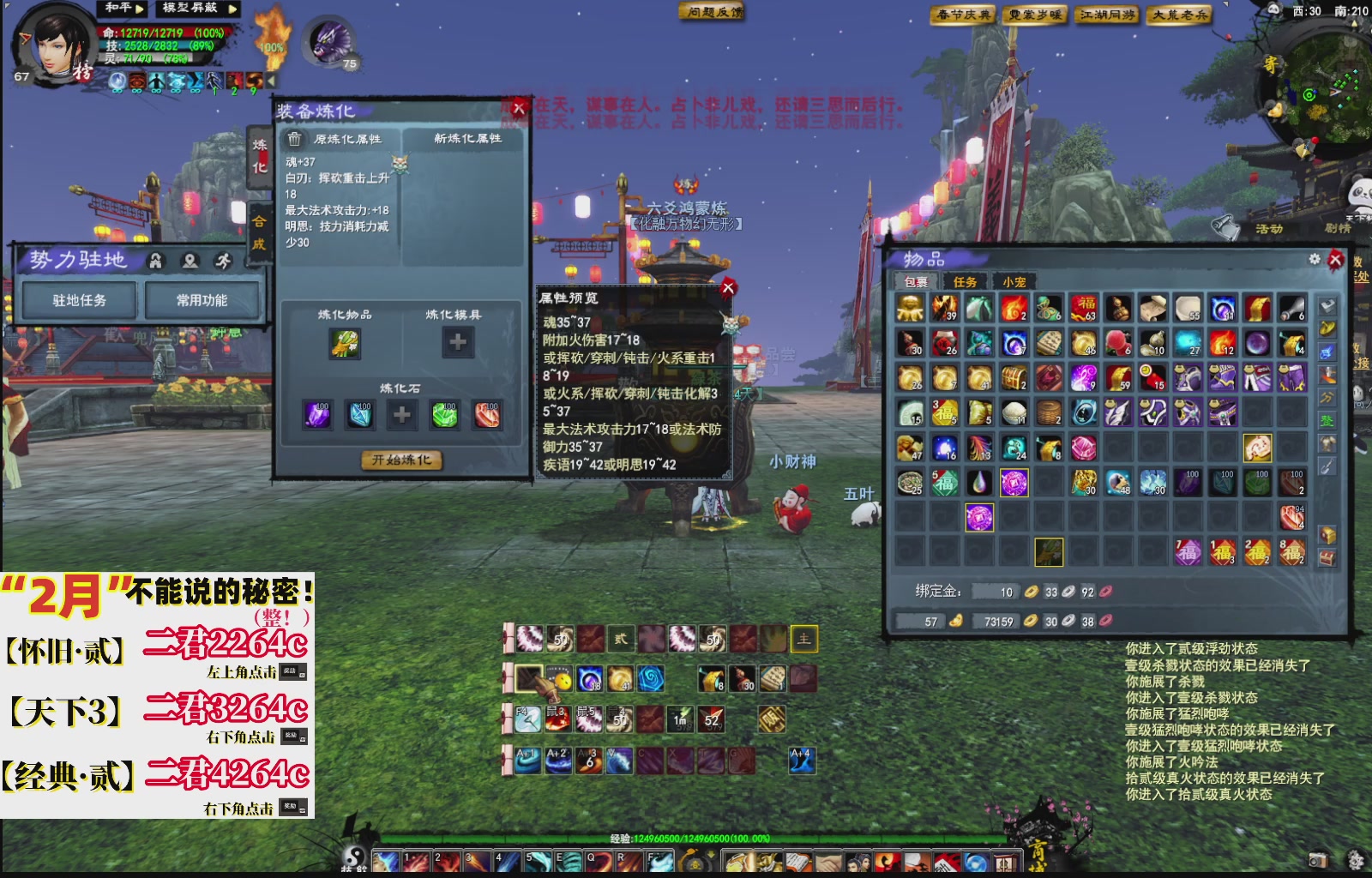1372x878 pixels.
Task: Click the map-pin icon on the 势力驻地 header
Action: (190, 260)
